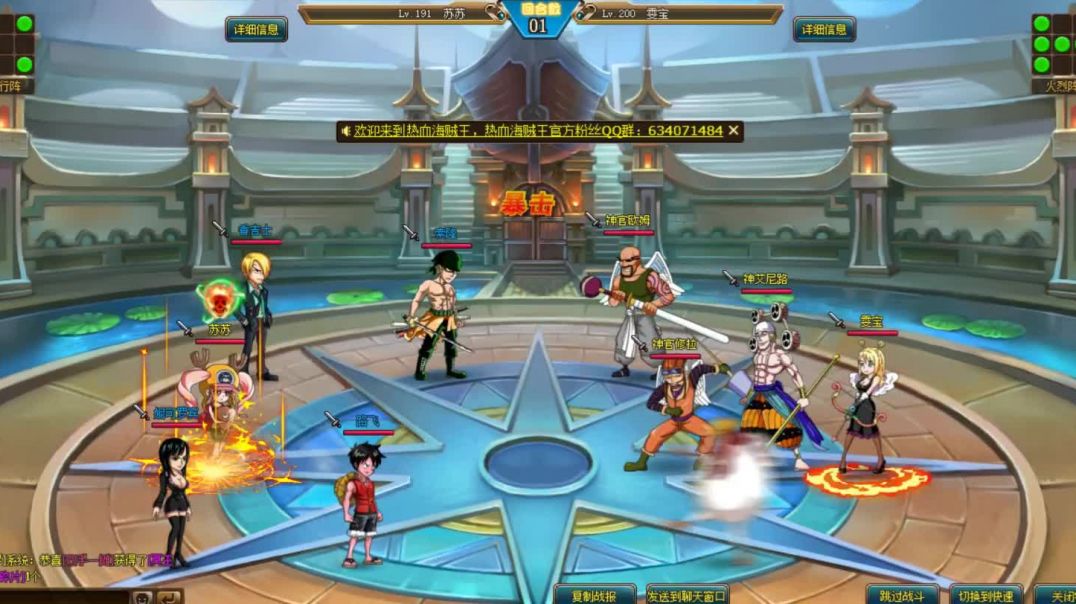Copy the battle report (复制战报)

(595, 595)
